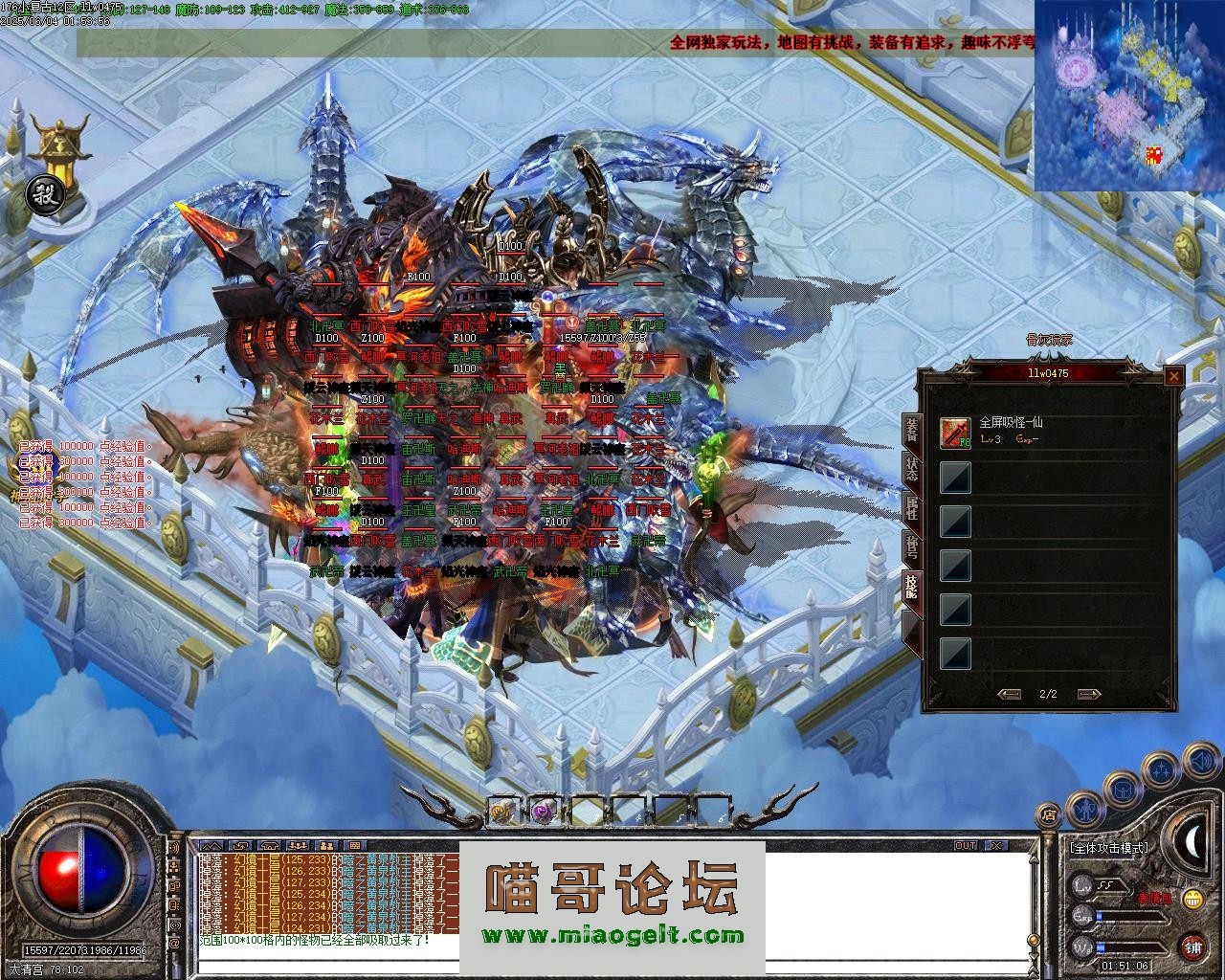The image size is (1225, 980).
Task: Use the first belt slot item
Action: tap(502, 811)
